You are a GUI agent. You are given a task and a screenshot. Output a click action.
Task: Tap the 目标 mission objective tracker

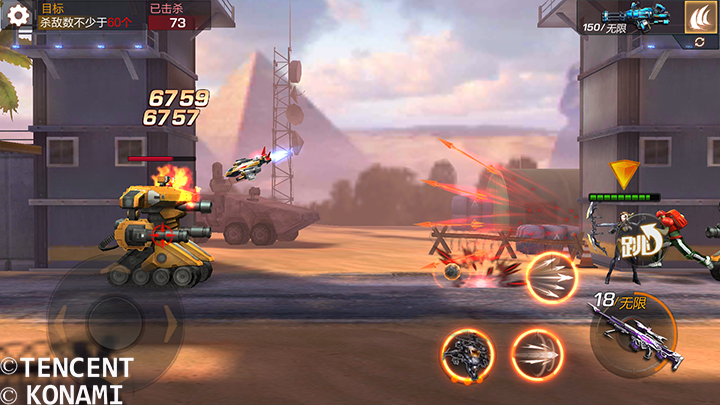coord(90,16)
